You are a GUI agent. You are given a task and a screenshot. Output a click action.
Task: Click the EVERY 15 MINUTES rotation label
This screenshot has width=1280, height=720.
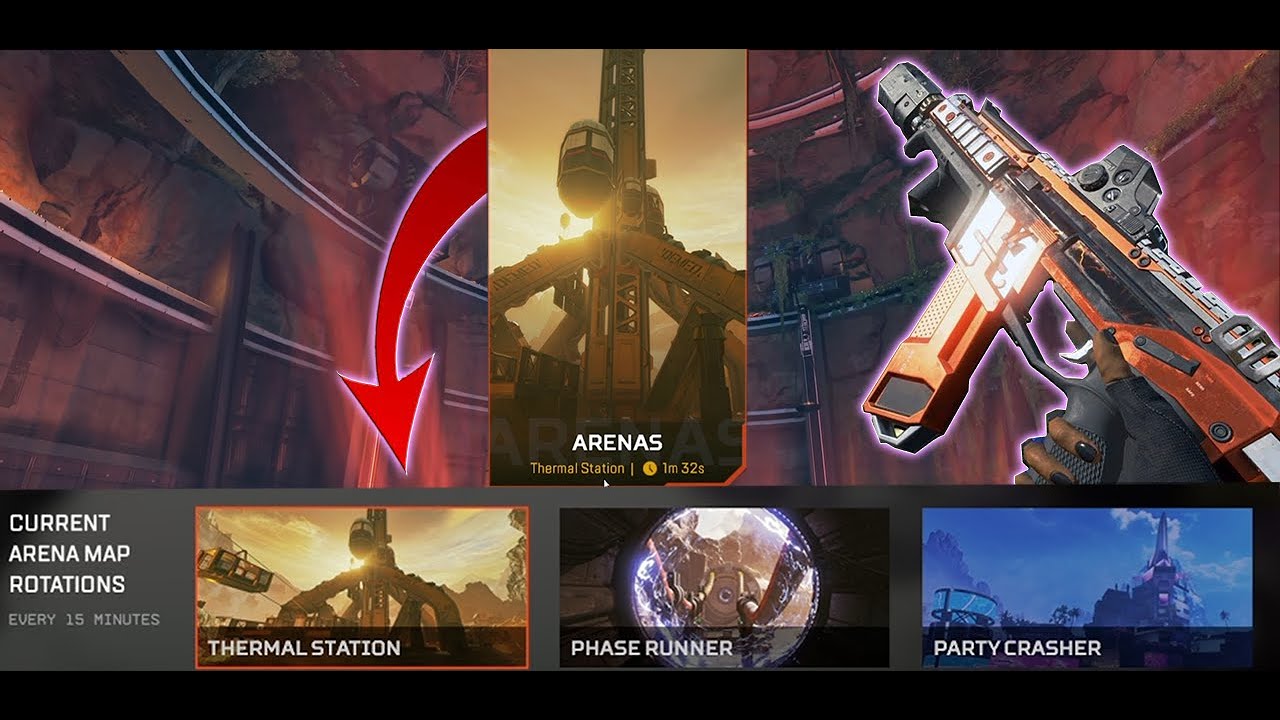tap(83, 619)
